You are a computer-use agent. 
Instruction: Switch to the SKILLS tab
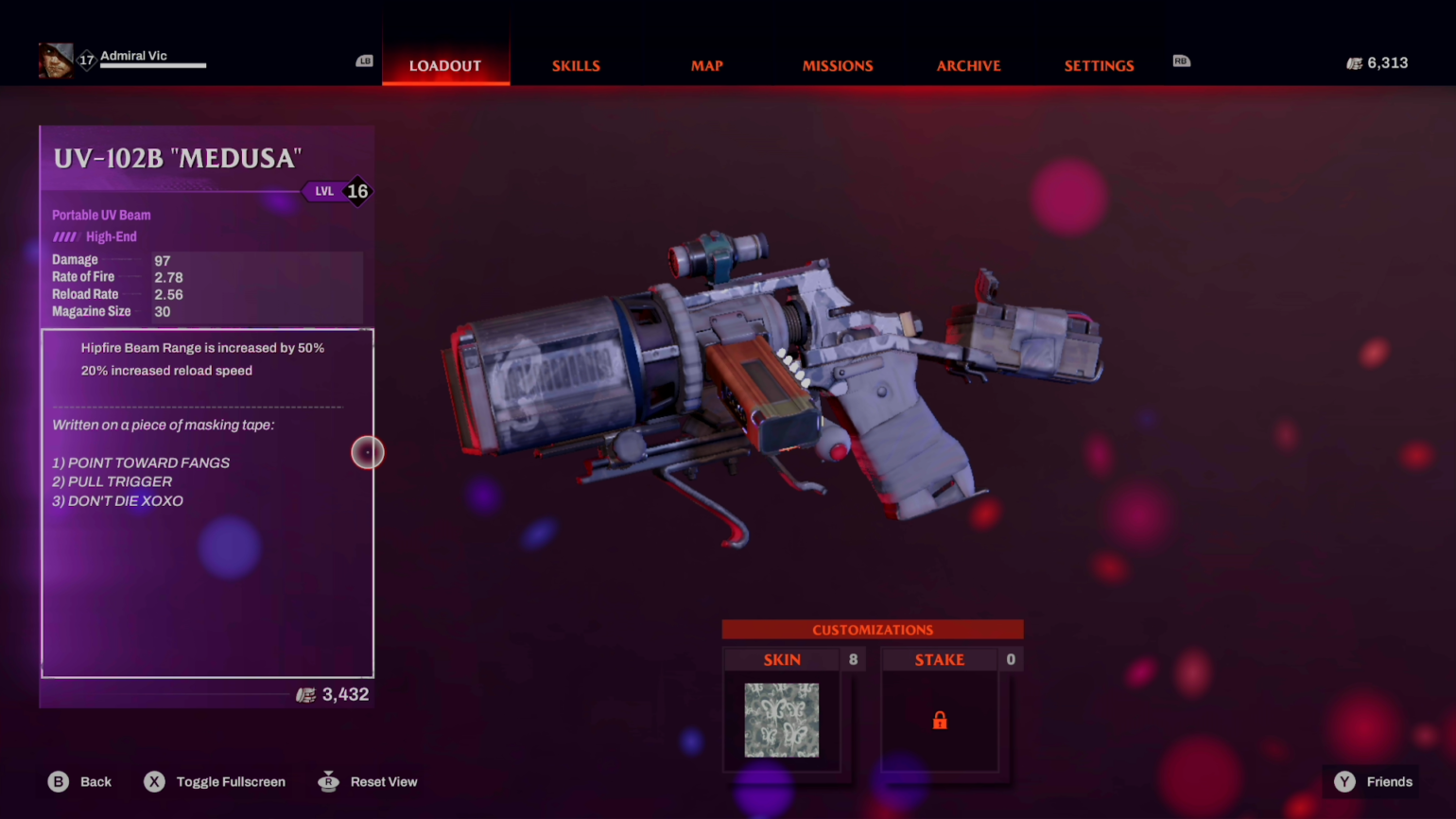[576, 65]
